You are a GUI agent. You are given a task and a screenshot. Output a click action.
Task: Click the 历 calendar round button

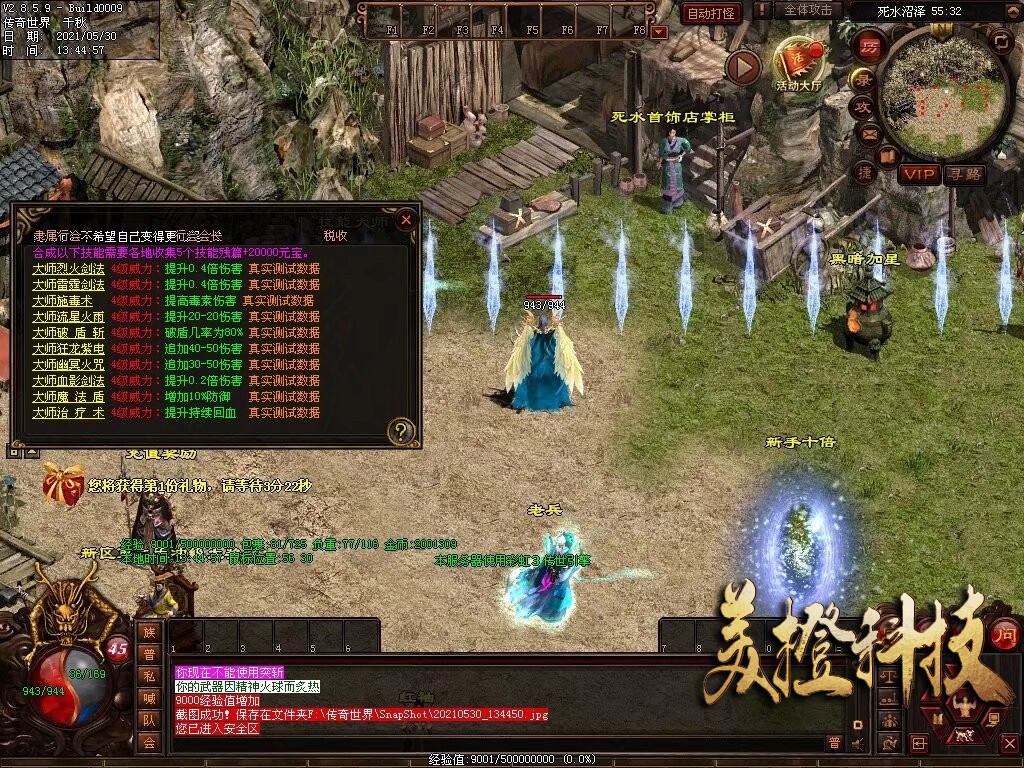tap(869, 47)
